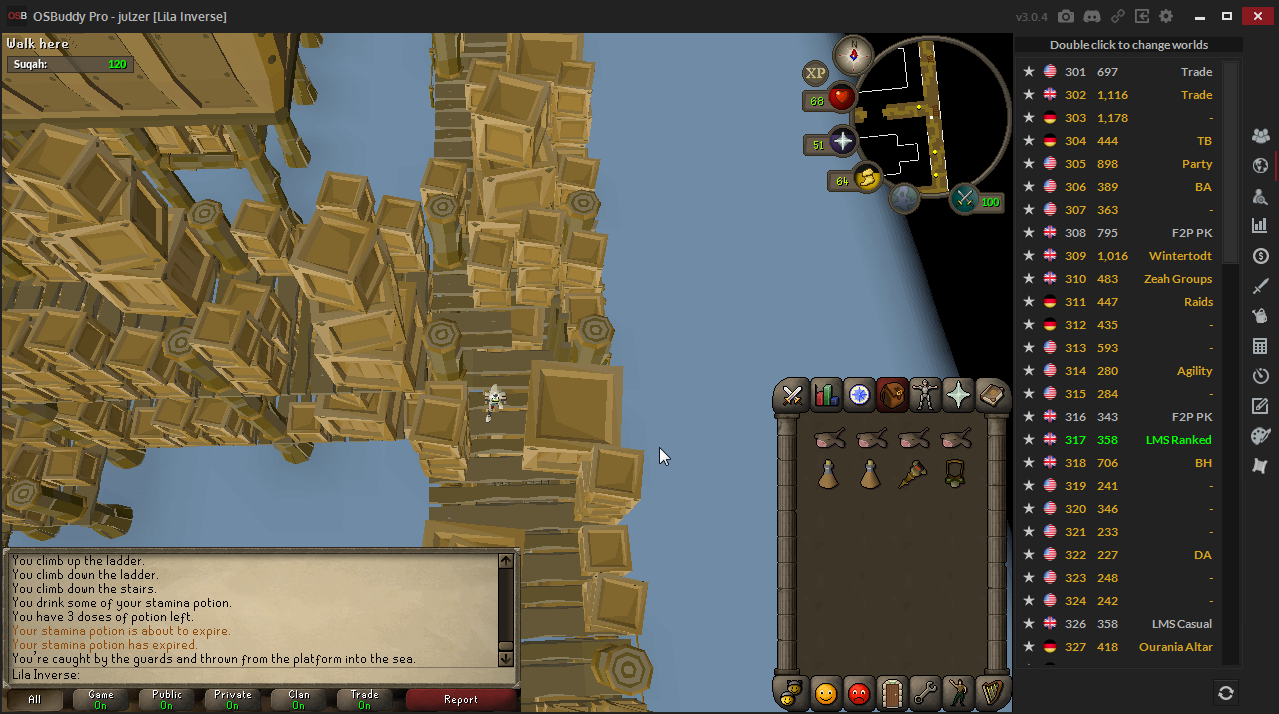Image resolution: width=1279 pixels, height=714 pixels.
Task: Toggle the XP drops button
Action: click(x=815, y=73)
